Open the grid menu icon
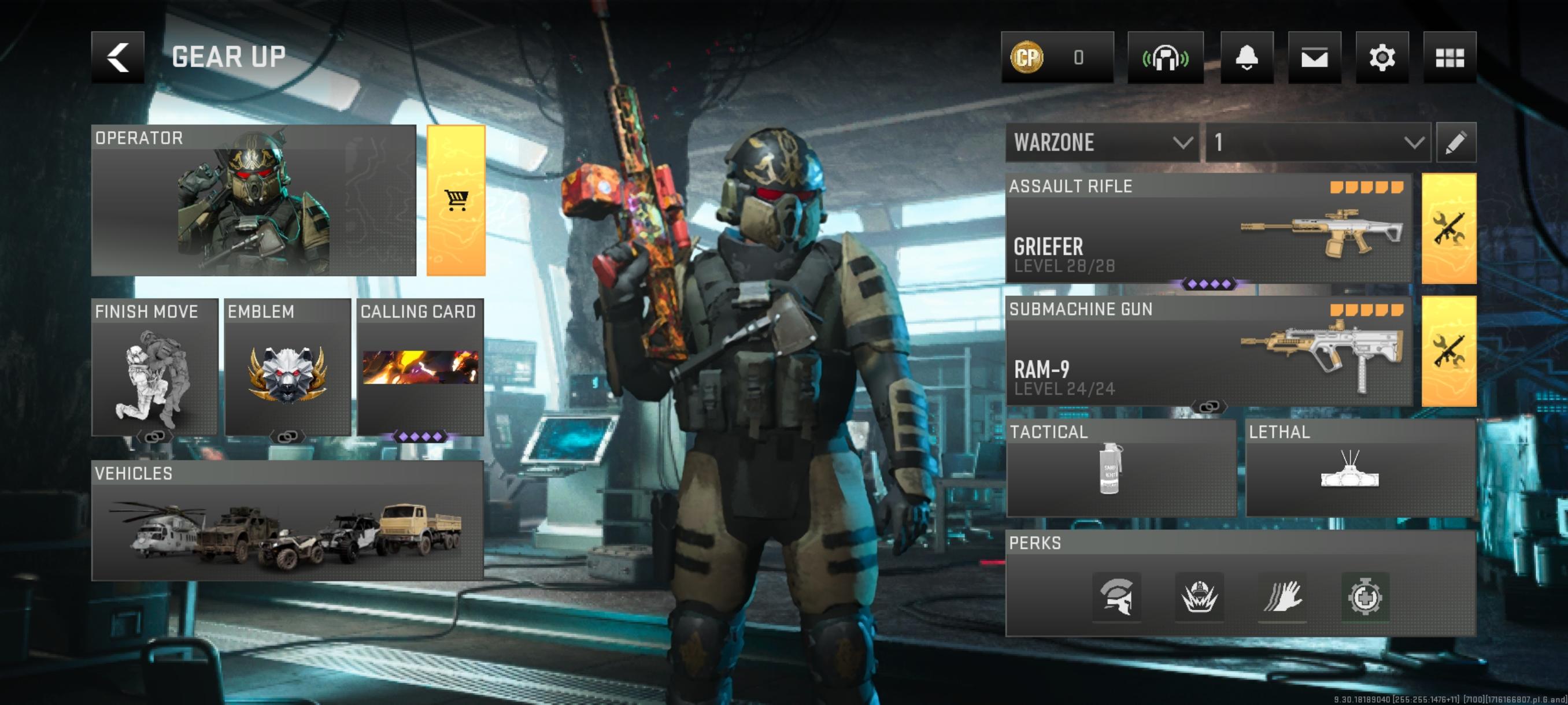Viewport: 1568px width, 705px height. coord(1449,57)
